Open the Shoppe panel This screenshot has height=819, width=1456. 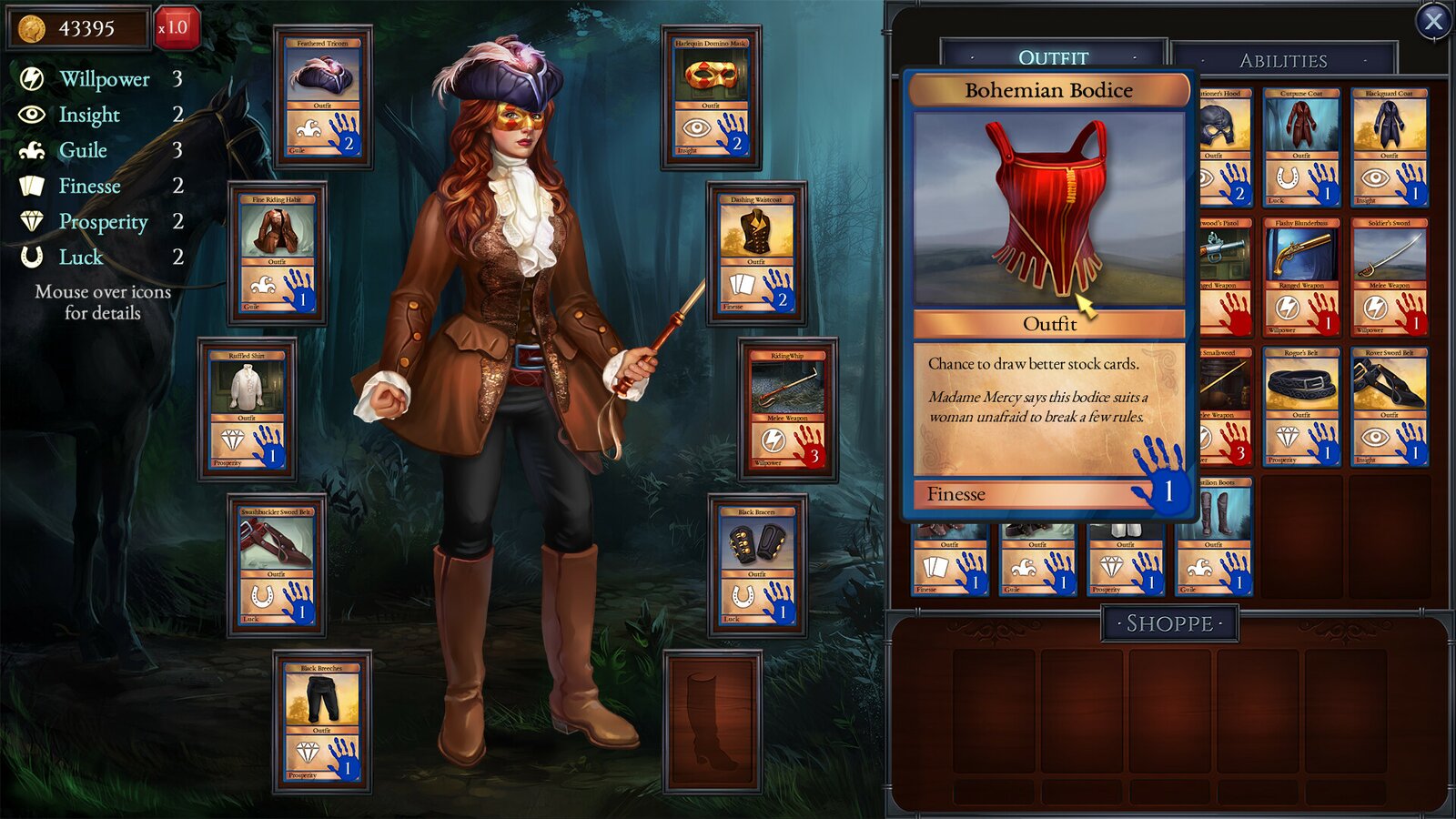[1168, 624]
